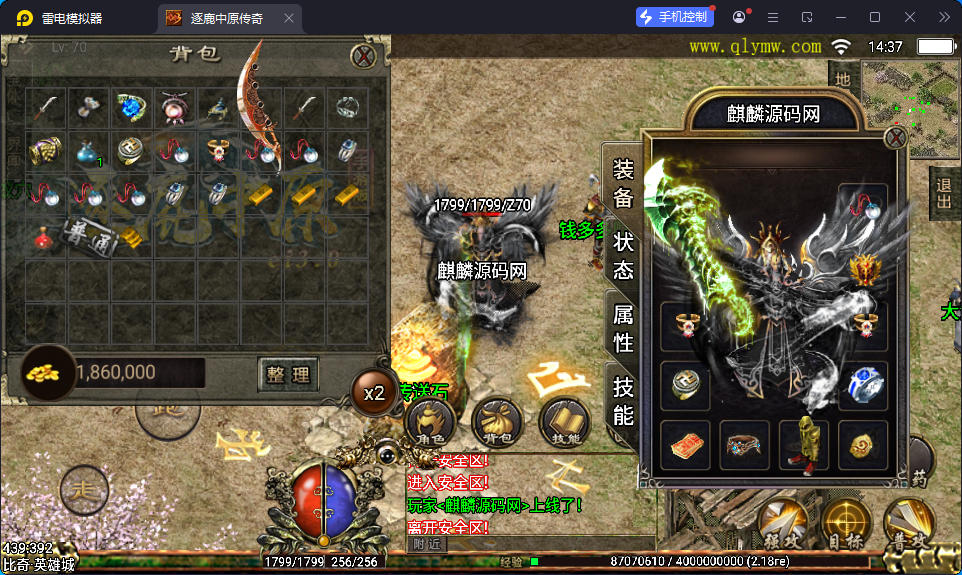Image resolution: width=962 pixels, height=575 pixels.
Task: Open the 角色 character button
Action: point(430,420)
